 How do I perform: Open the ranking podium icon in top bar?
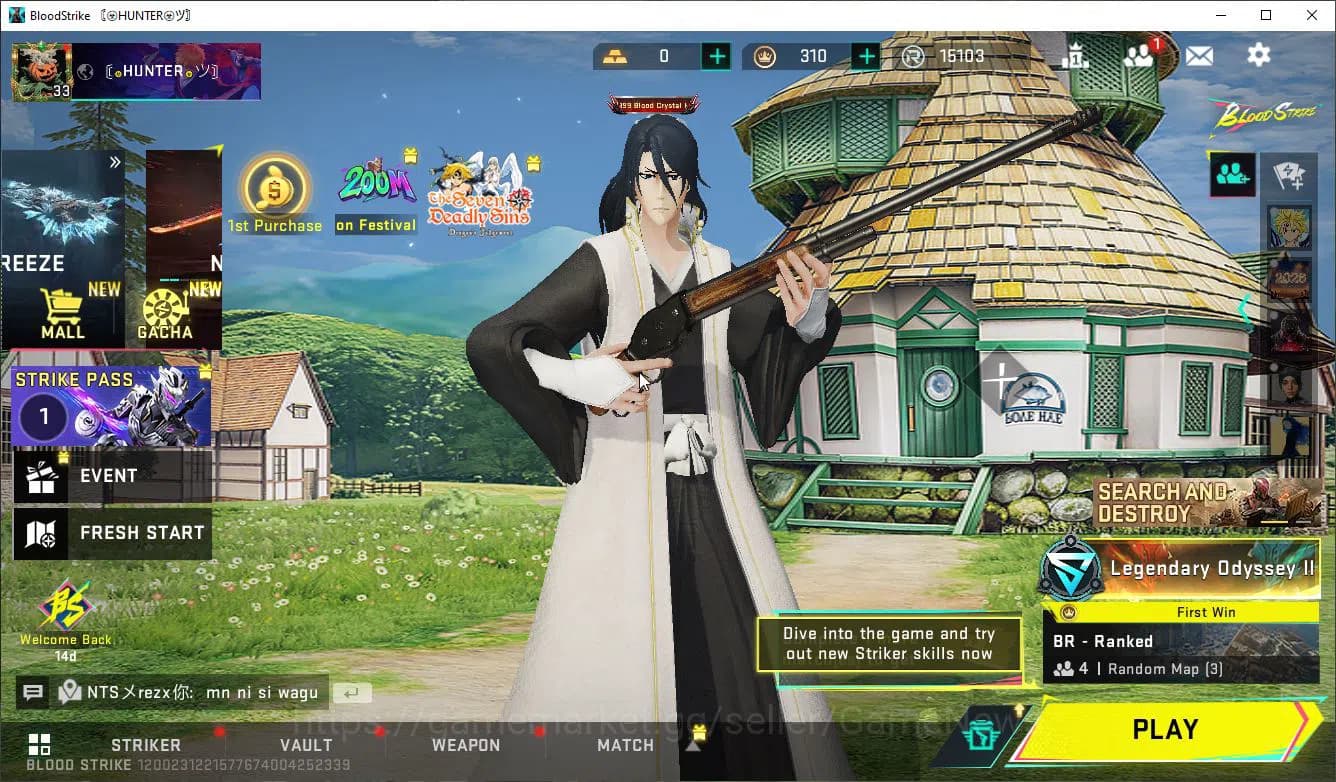pos(1078,56)
